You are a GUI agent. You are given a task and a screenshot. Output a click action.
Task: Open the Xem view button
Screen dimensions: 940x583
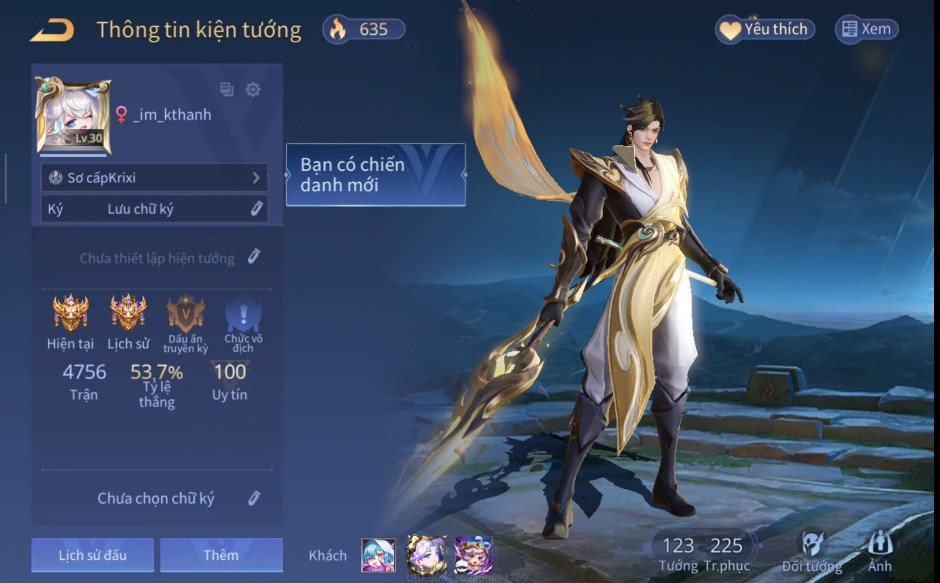(866, 29)
